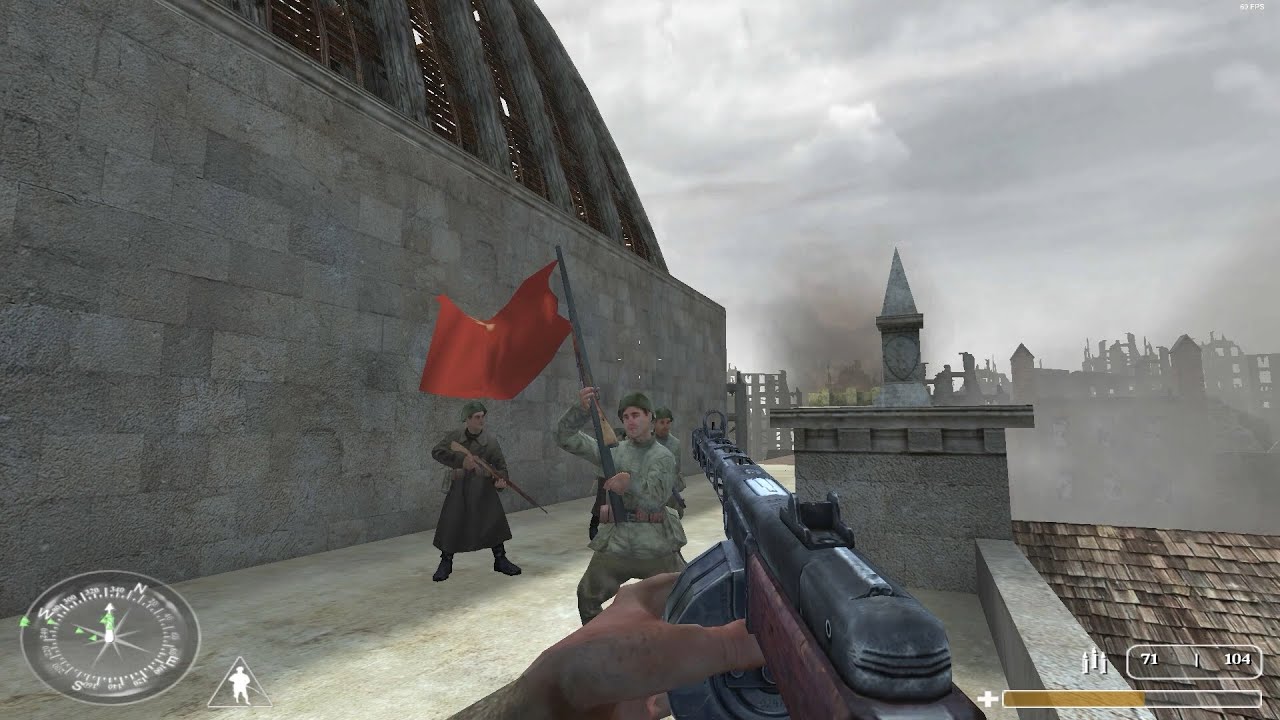Click the reserve ammo value 104
This screenshot has height=720, width=1280.
click(1240, 659)
